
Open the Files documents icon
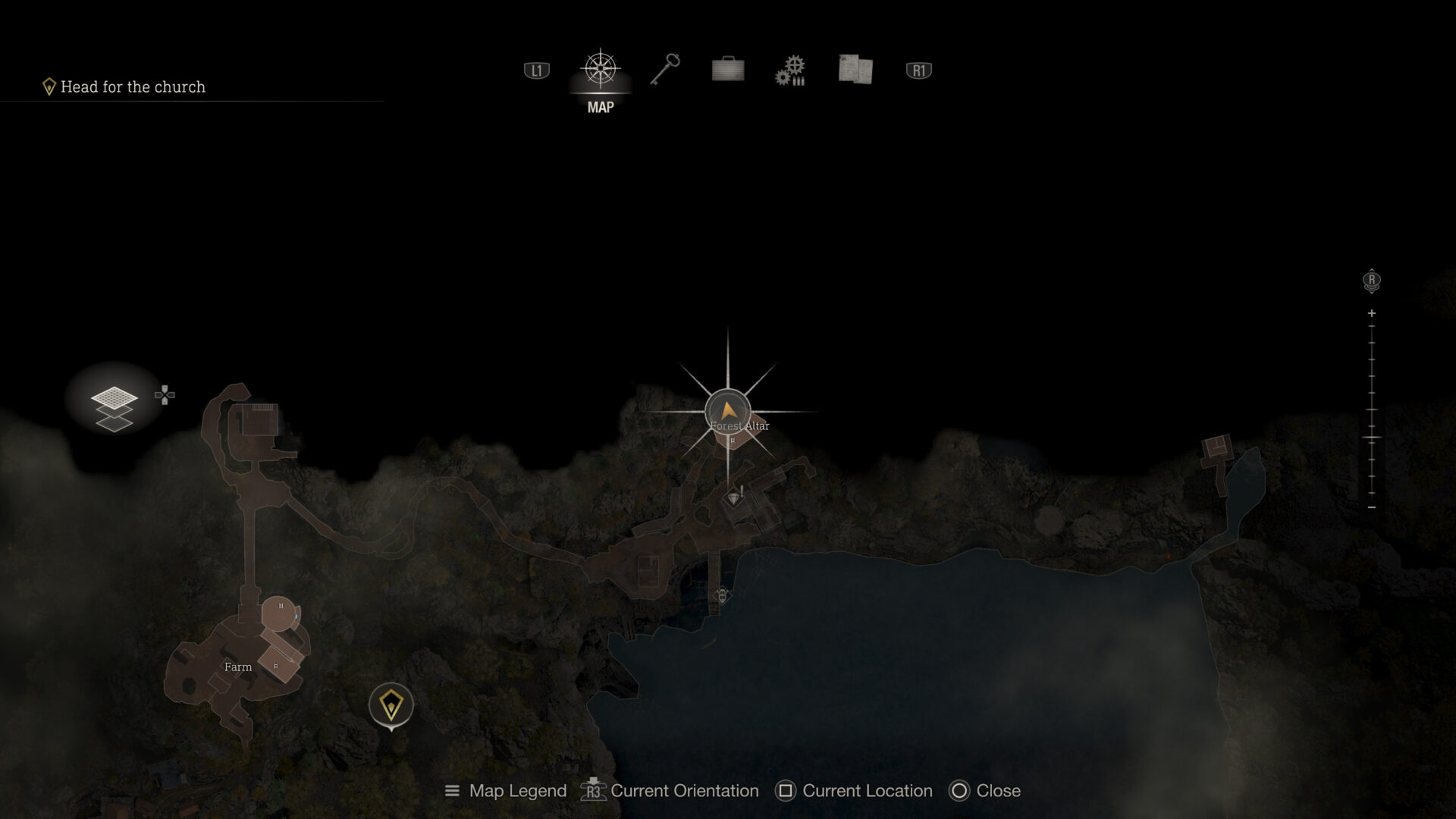(x=855, y=70)
